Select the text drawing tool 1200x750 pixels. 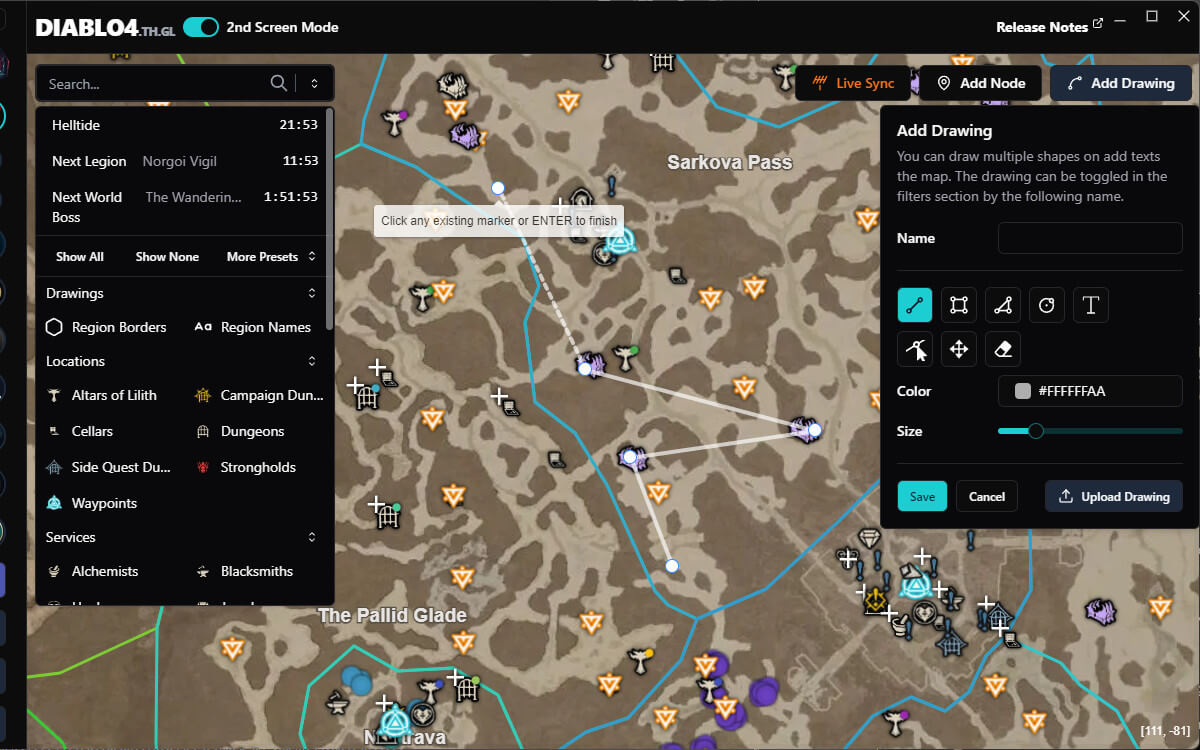[x=1090, y=305]
